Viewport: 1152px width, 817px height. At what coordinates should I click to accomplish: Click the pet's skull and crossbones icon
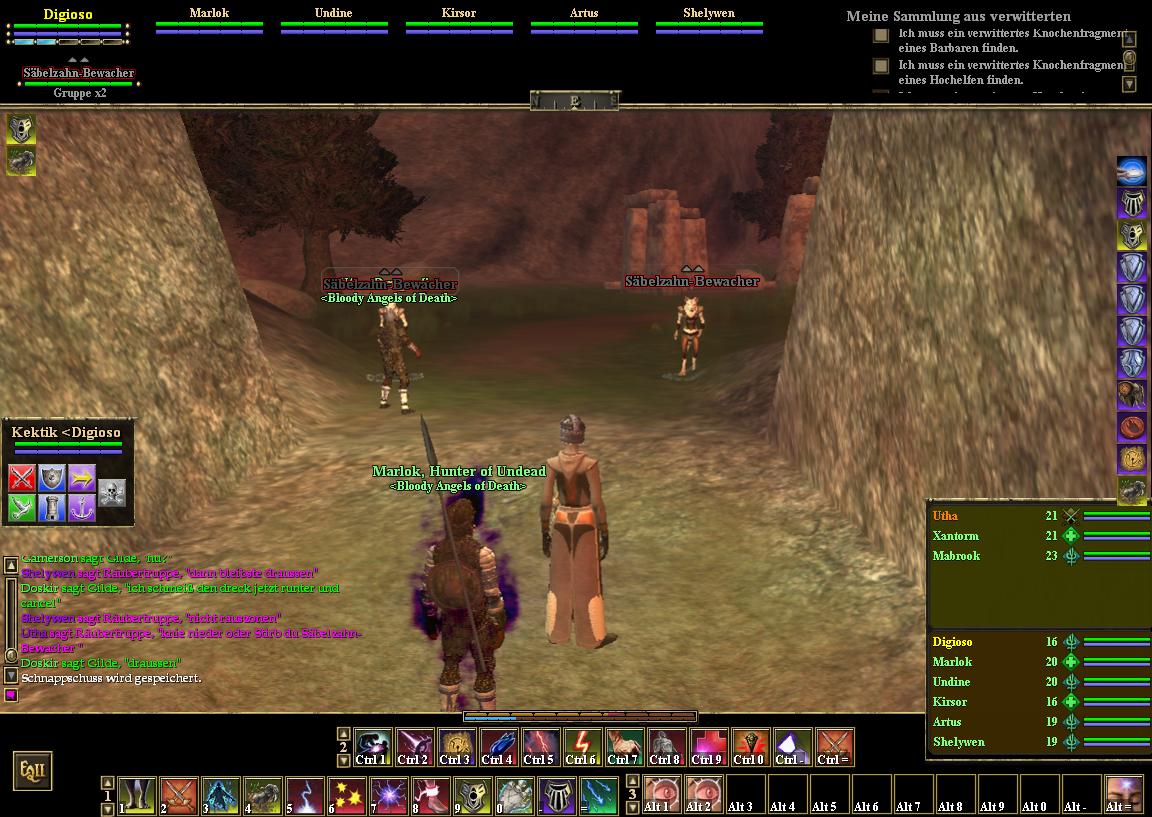[x=112, y=492]
